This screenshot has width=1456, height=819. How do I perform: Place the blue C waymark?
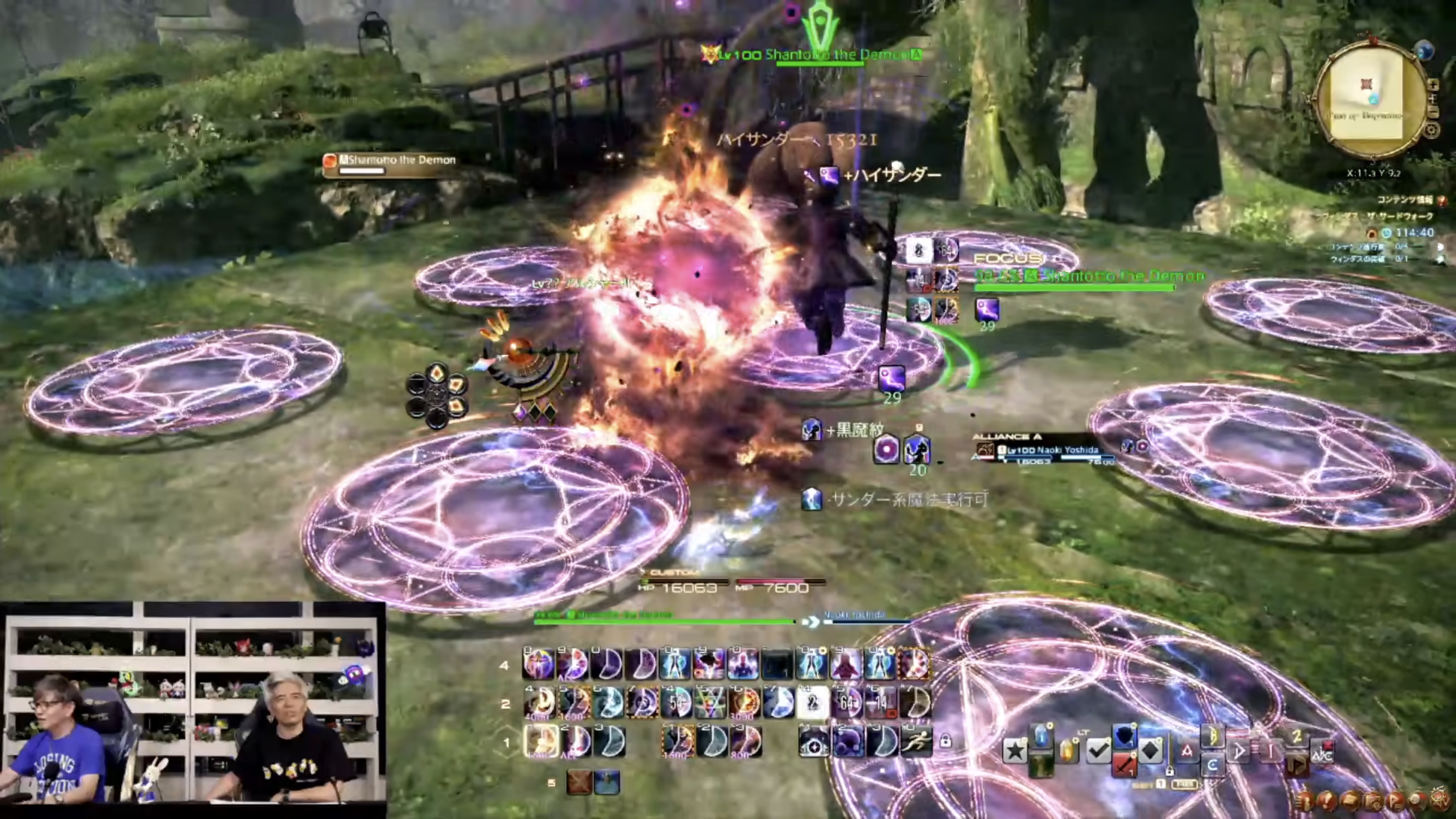[1212, 765]
